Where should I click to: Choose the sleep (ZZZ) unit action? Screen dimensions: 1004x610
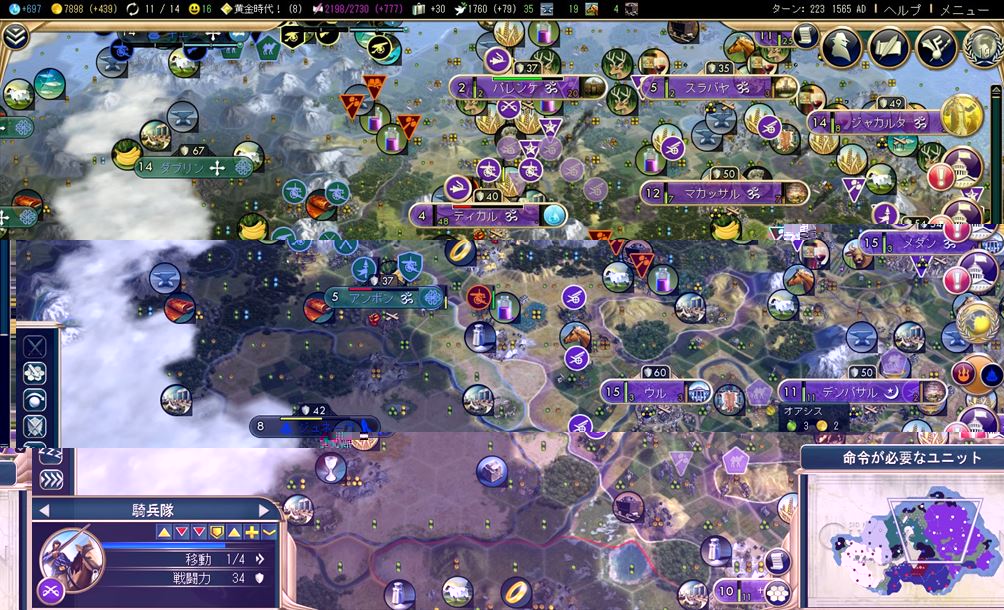pyautogui.click(x=48, y=456)
